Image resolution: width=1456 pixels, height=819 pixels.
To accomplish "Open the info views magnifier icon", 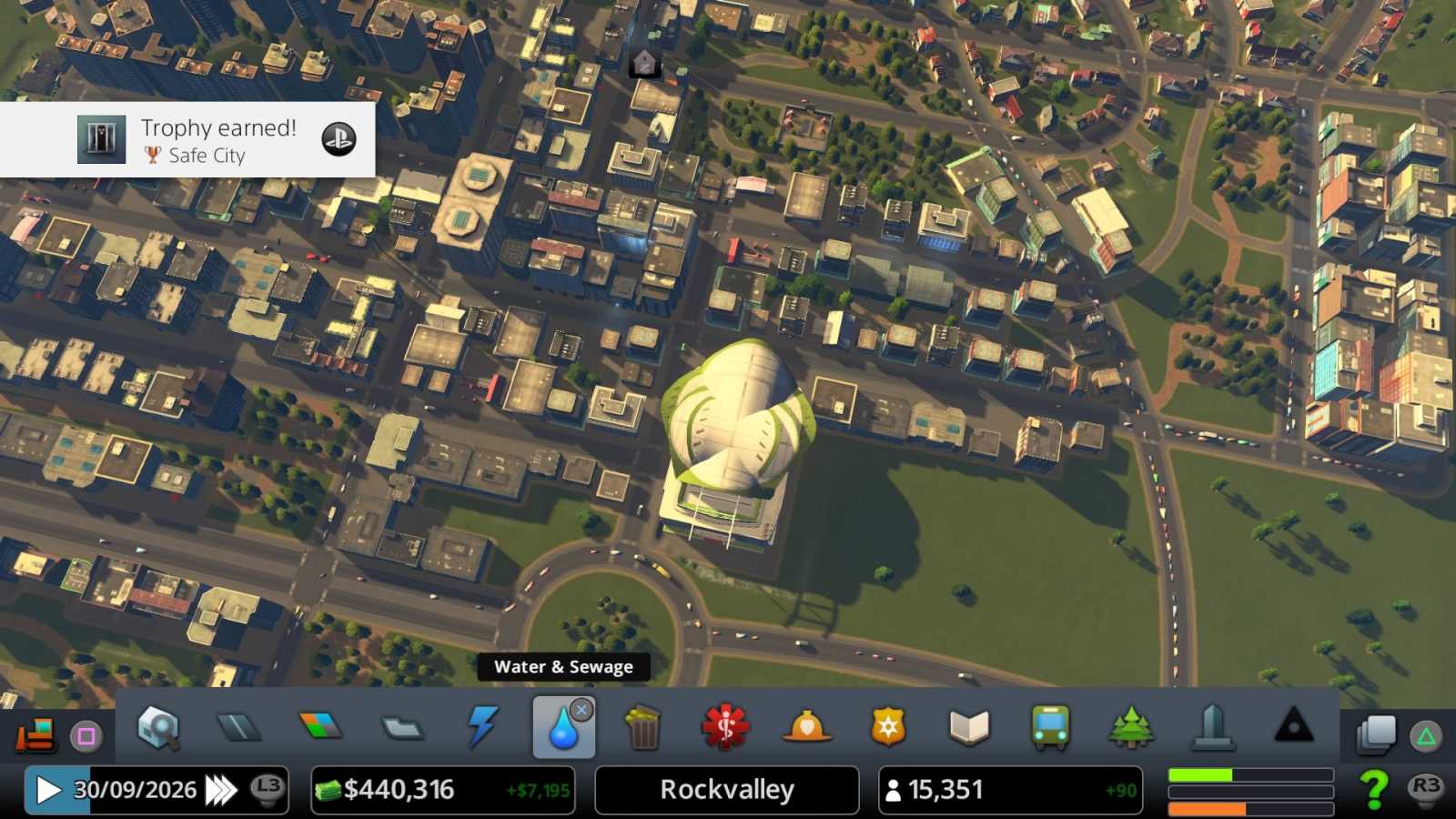I will (x=158, y=728).
